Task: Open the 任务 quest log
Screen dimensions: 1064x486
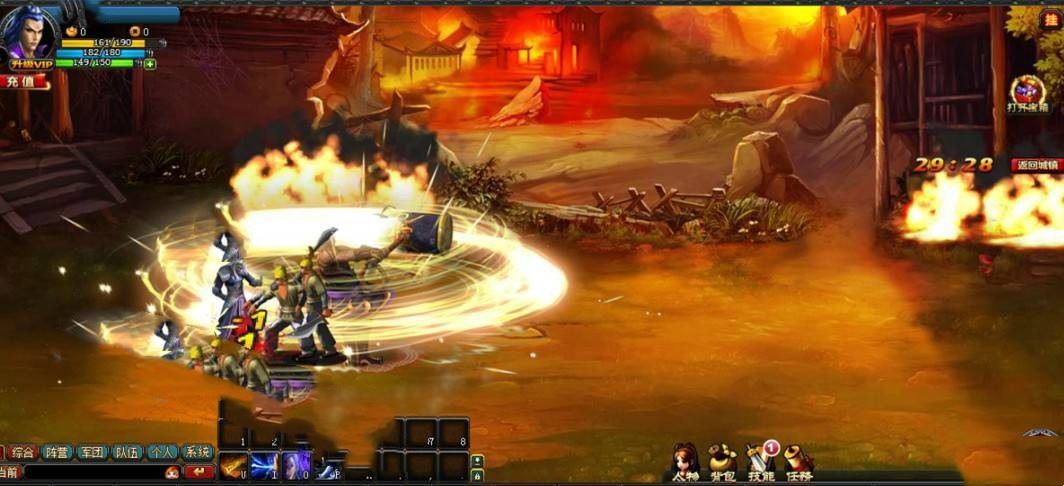Action: tap(798, 461)
